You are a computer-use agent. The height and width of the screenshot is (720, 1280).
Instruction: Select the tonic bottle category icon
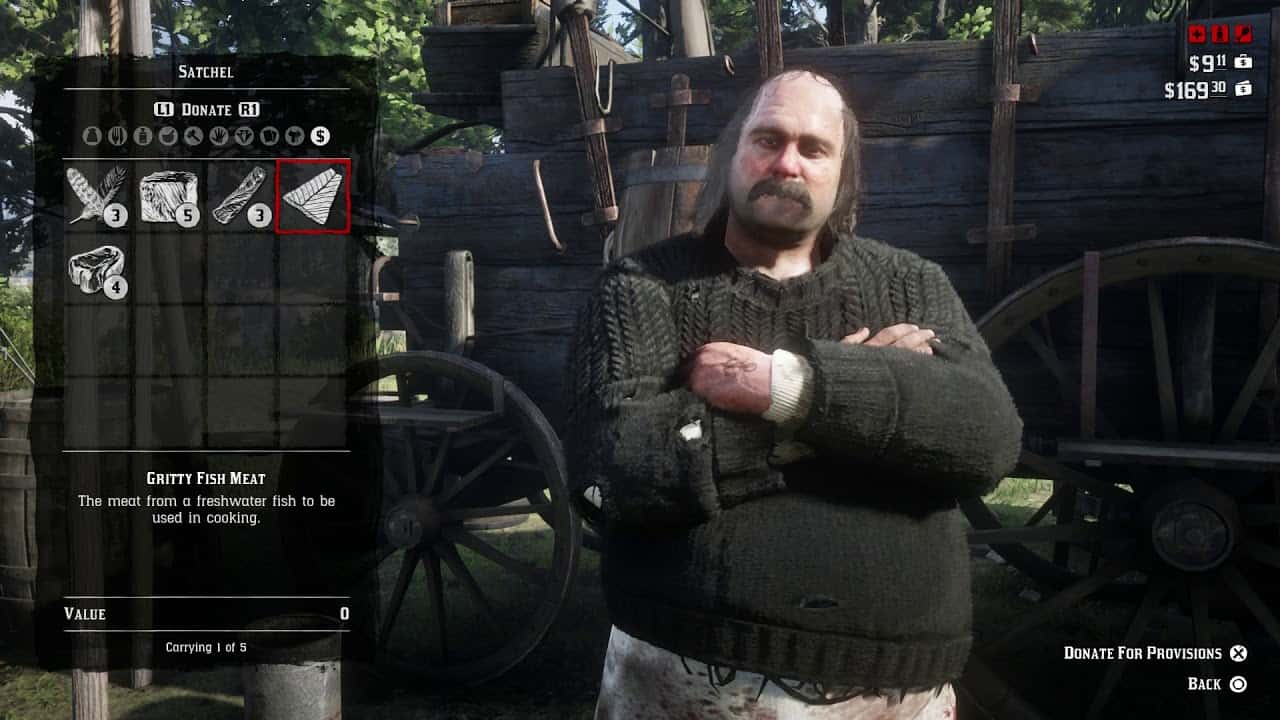[x=143, y=136]
